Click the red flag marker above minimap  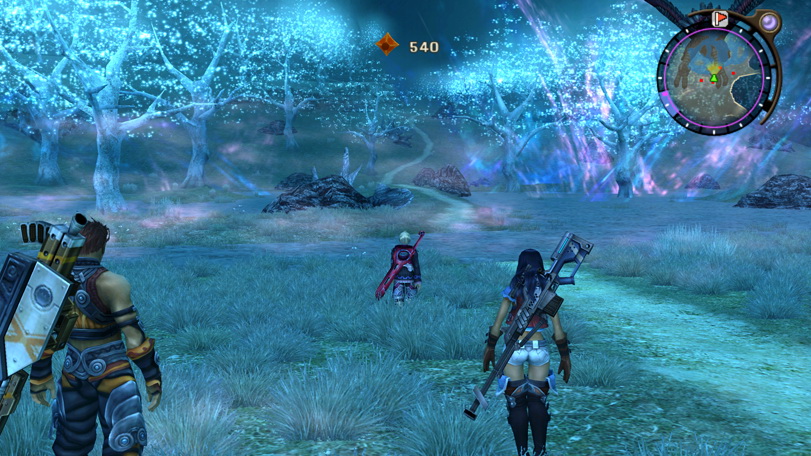719,18
